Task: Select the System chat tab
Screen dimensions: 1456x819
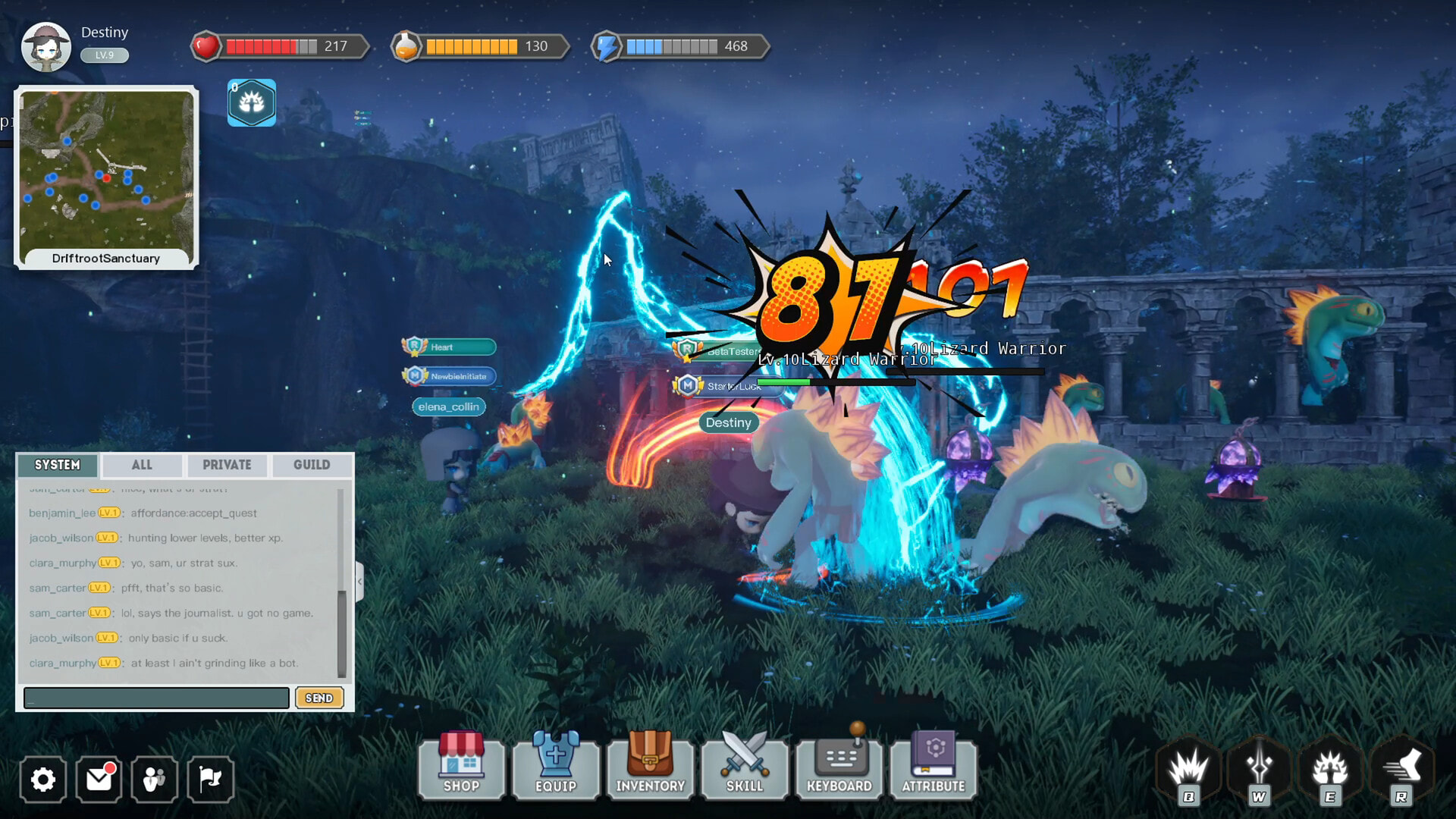Action: [x=58, y=465]
